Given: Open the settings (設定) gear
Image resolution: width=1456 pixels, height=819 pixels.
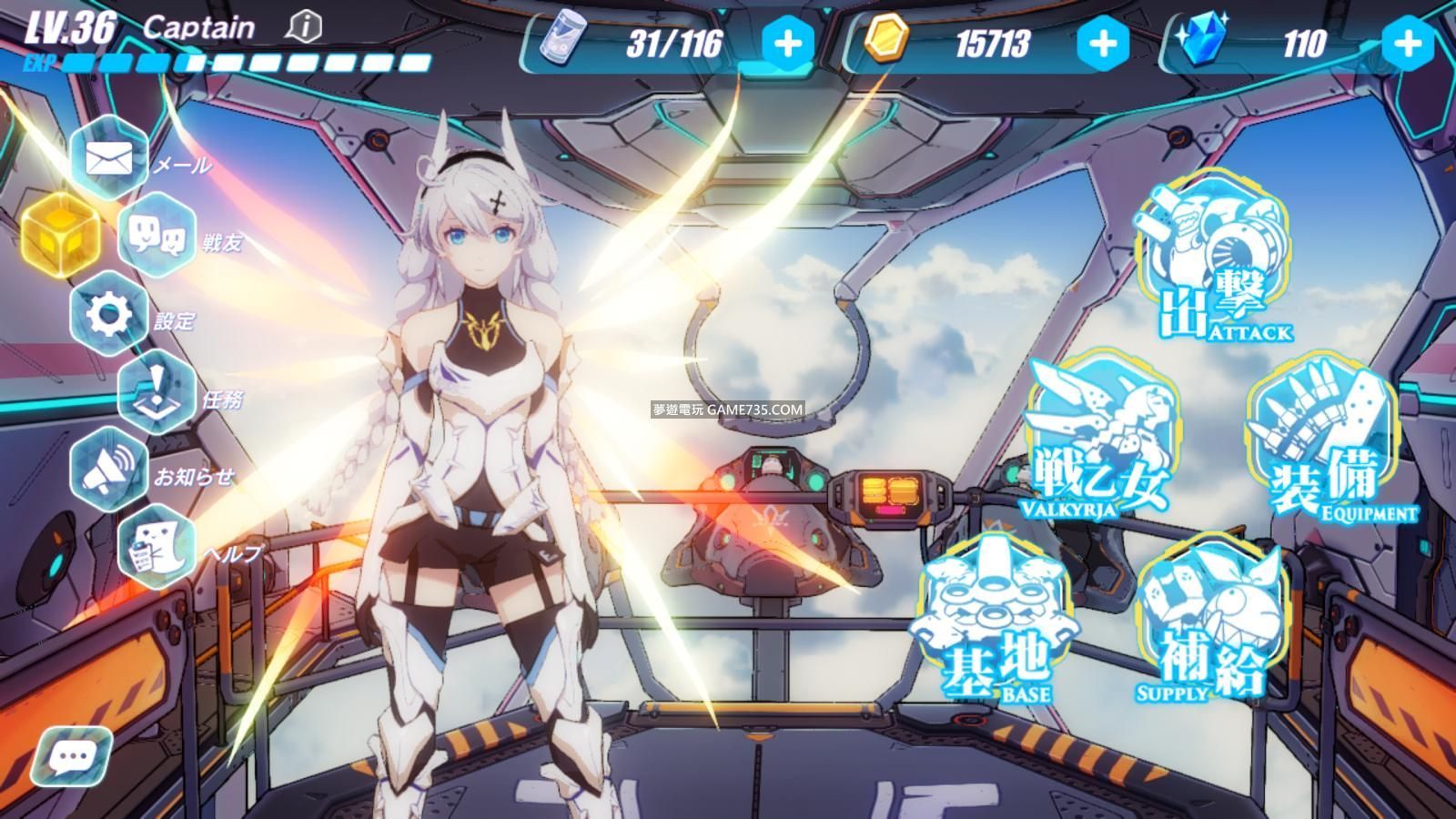Looking at the screenshot, I should click(109, 315).
